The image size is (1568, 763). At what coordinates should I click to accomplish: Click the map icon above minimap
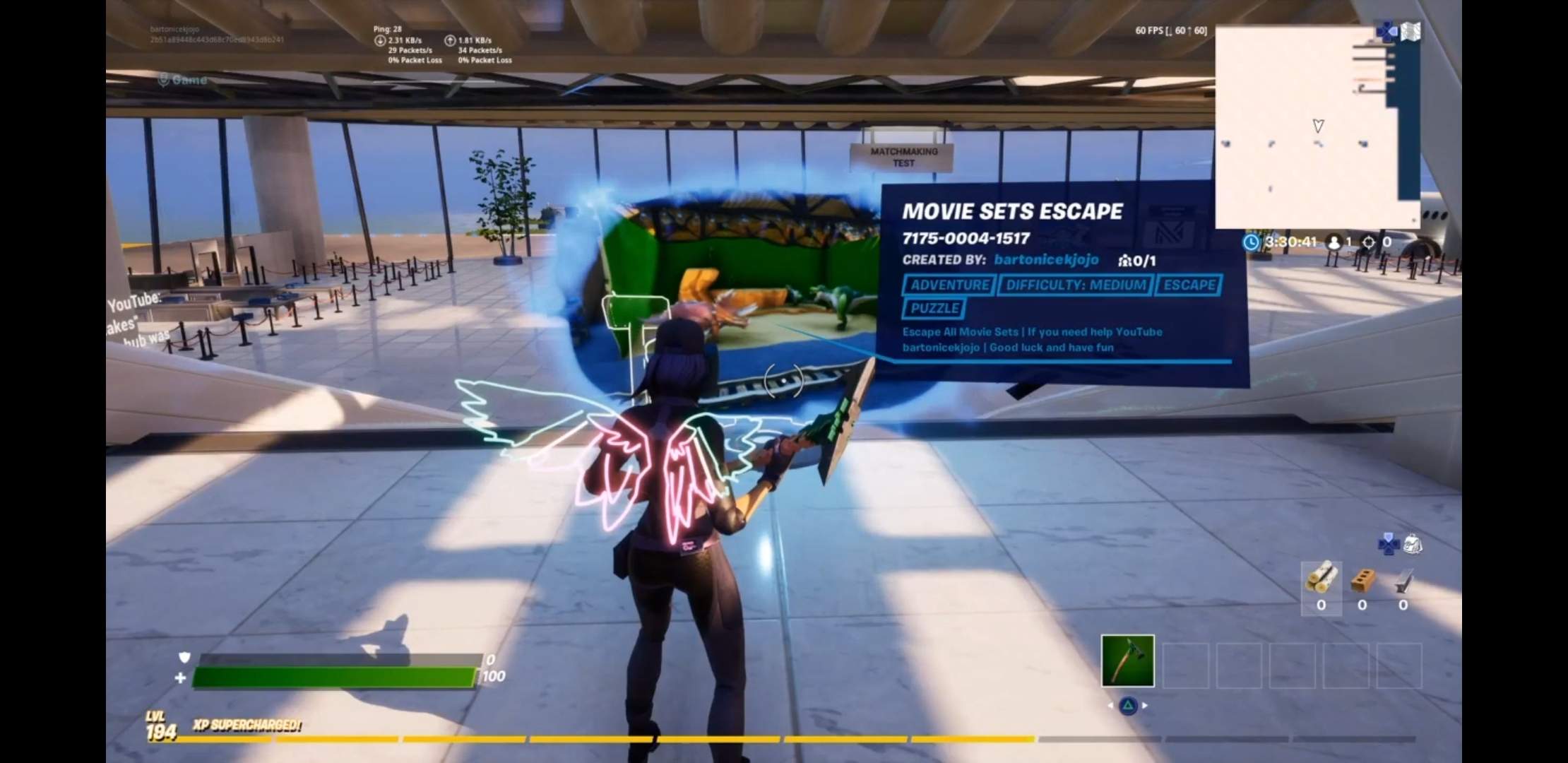tap(1410, 32)
